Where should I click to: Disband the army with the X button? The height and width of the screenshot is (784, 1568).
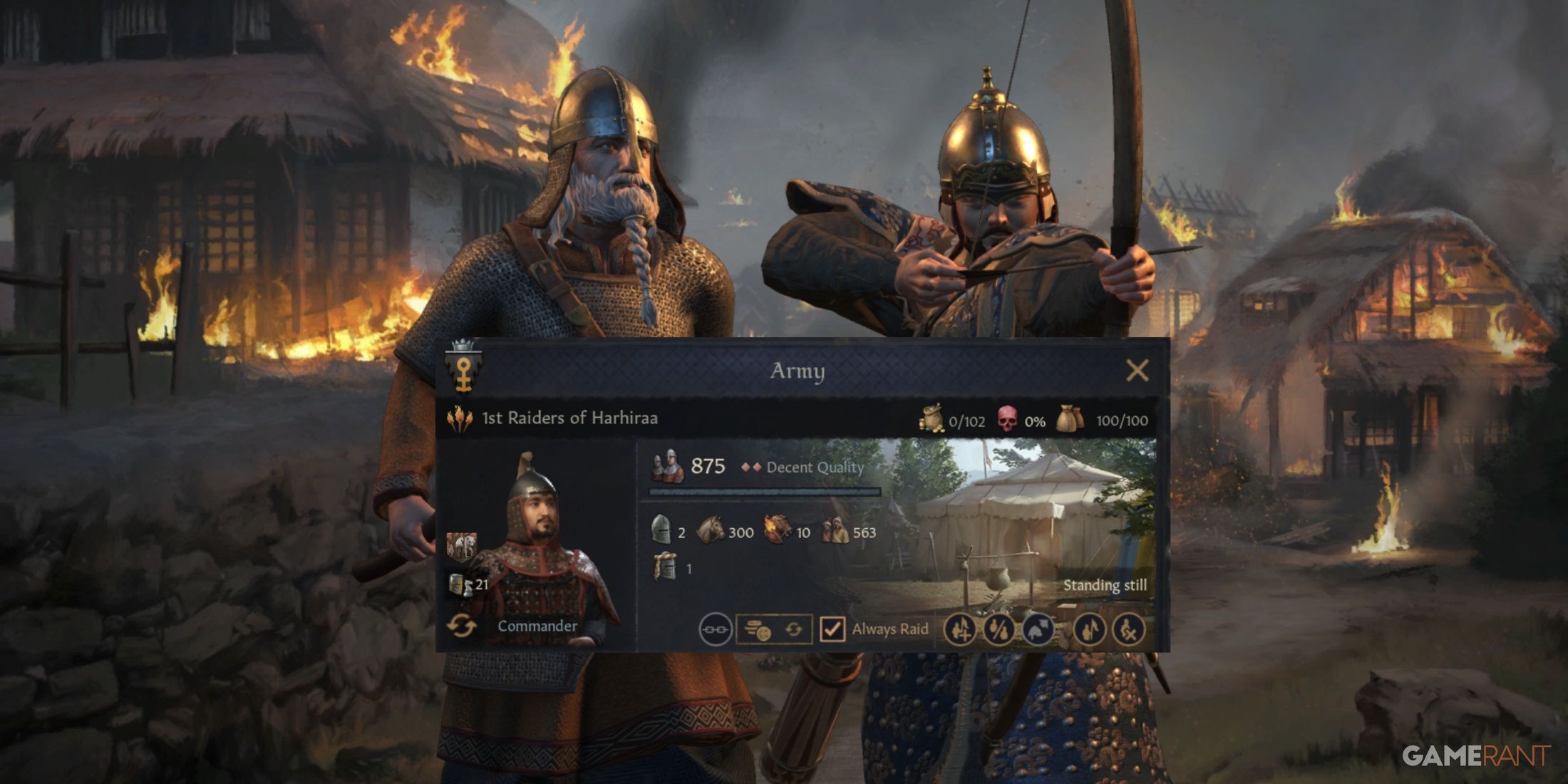(1129, 629)
